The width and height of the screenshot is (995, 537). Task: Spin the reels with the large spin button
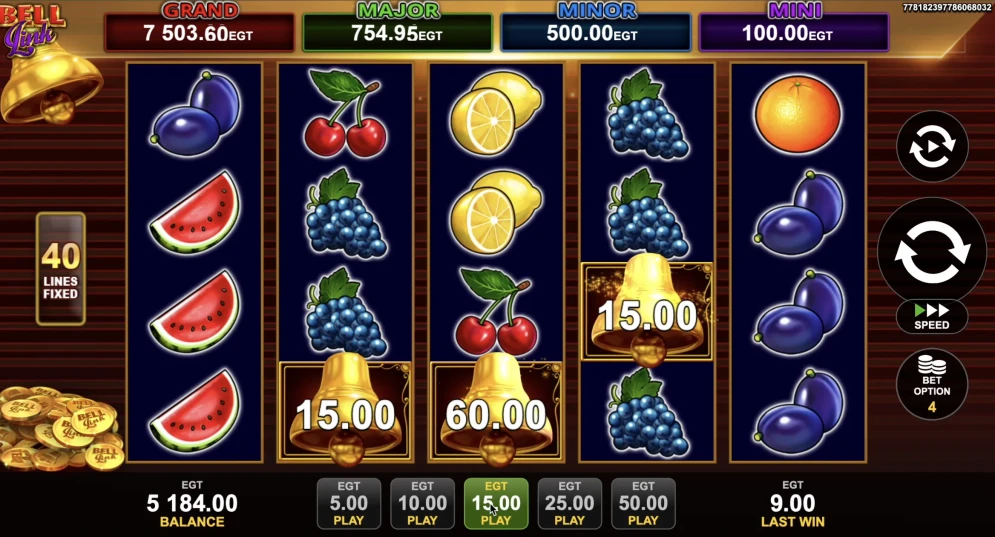coord(931,250)
